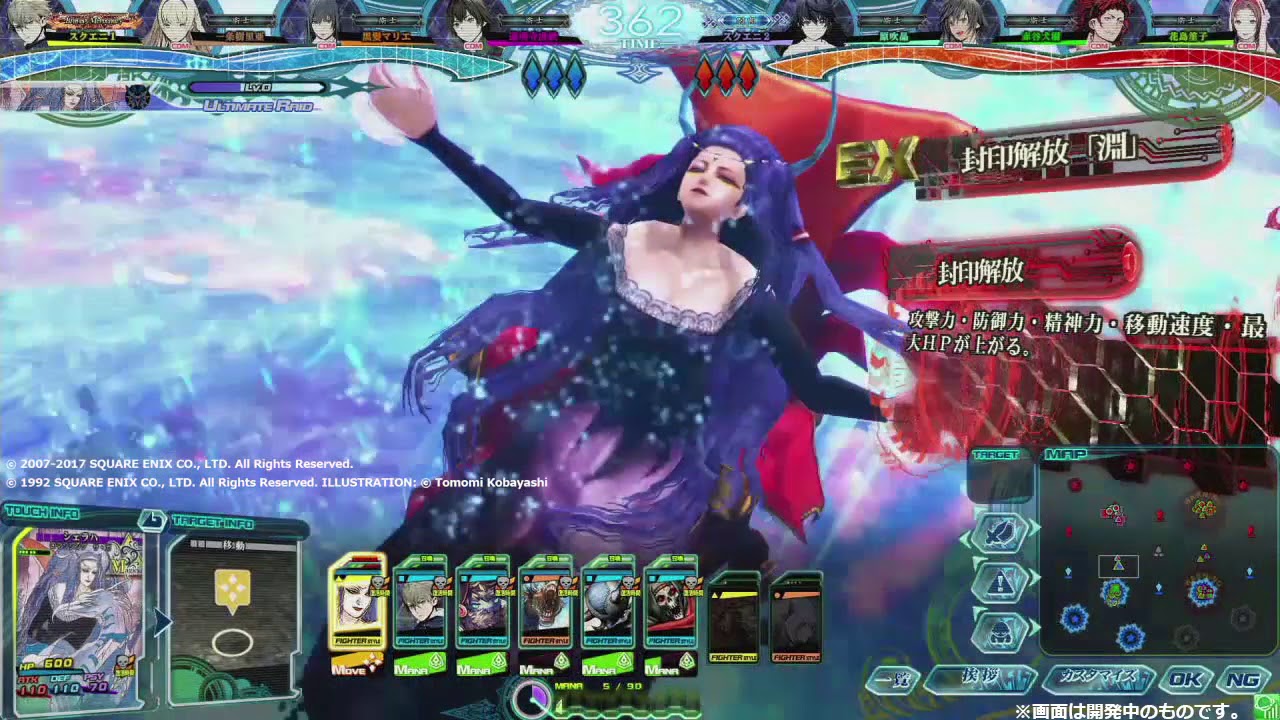Click the helmet-figure signal icon
Viewport: 1280px width, 720px height.
point(1000,630)
